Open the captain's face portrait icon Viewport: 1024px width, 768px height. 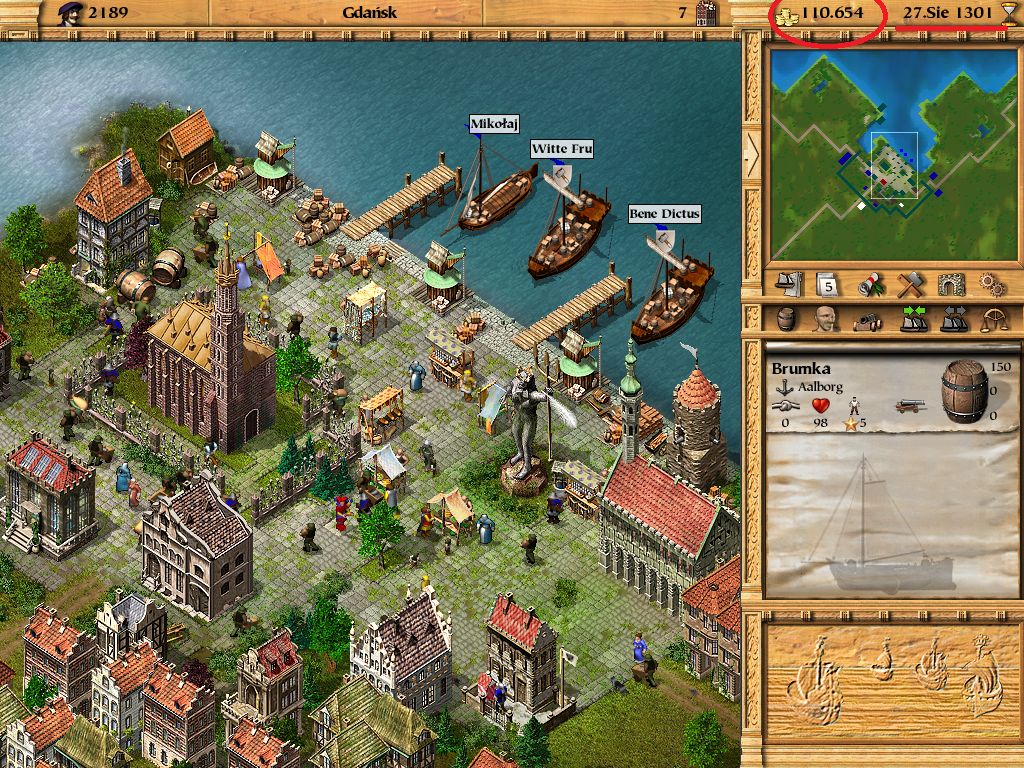(825, 319)
